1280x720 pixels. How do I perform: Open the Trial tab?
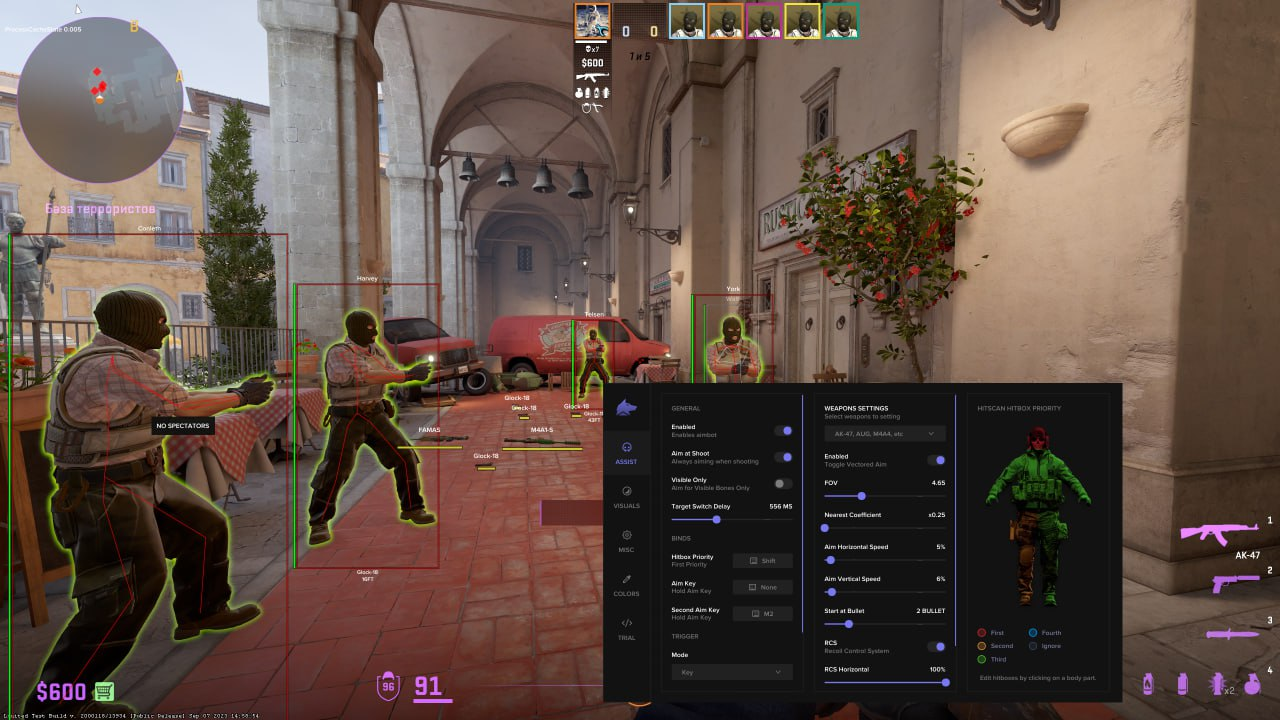click(x=626, y=628)
